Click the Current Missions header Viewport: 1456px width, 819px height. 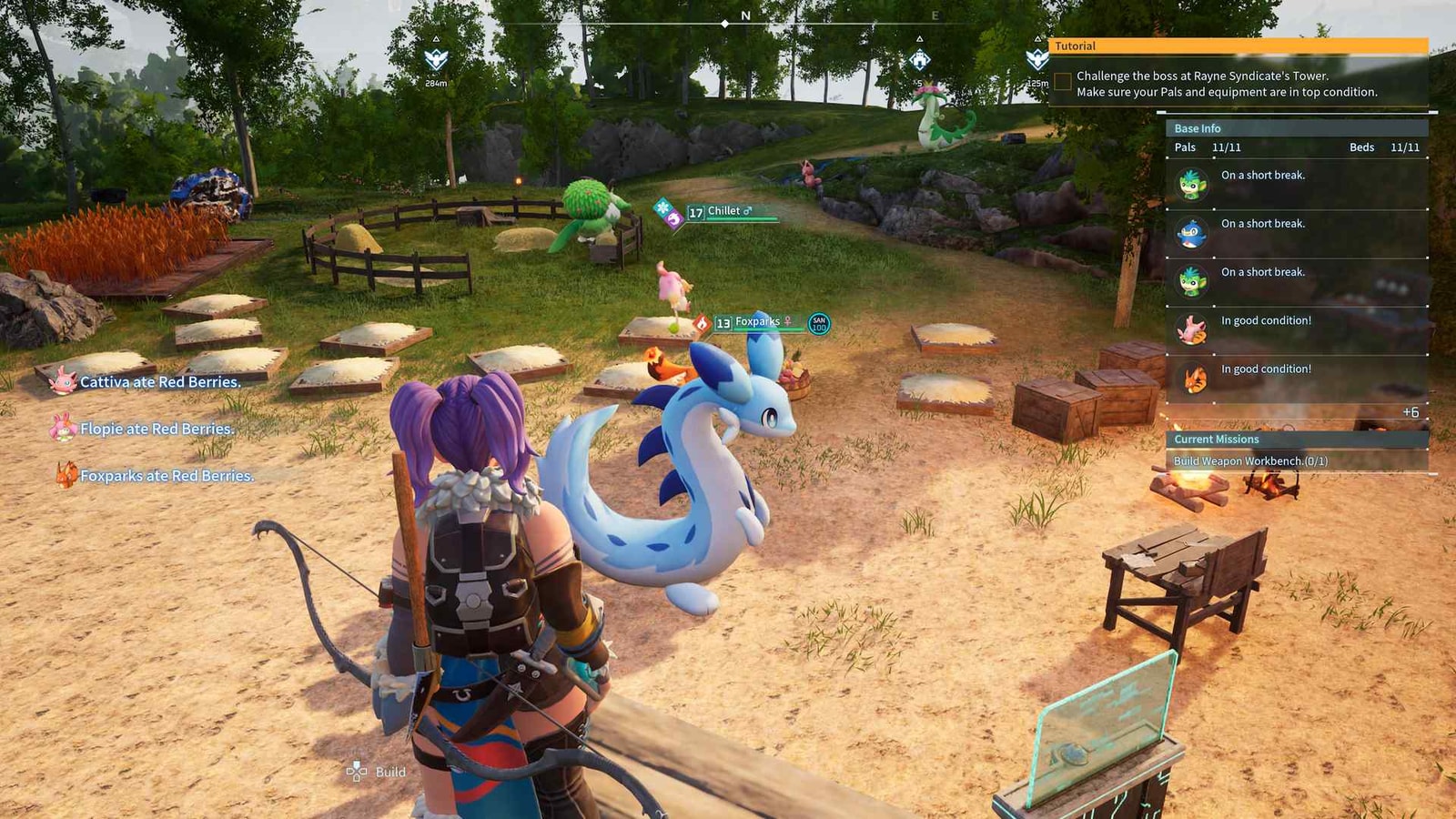[1297, 439]
